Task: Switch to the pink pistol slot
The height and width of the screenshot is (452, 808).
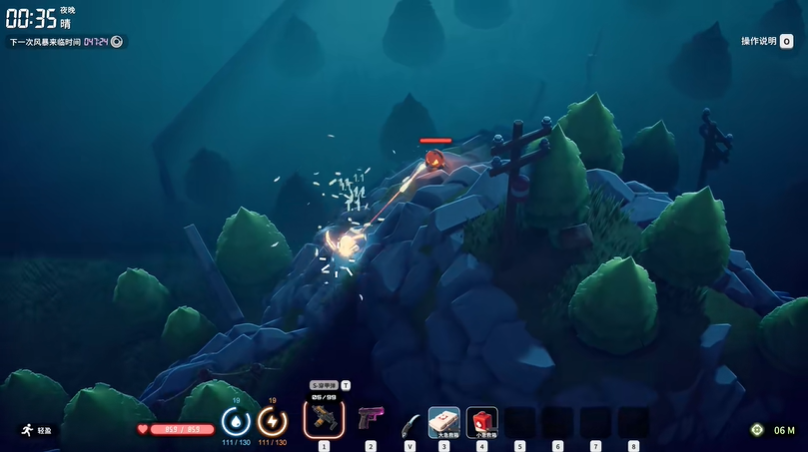Action: pos(371,418)
